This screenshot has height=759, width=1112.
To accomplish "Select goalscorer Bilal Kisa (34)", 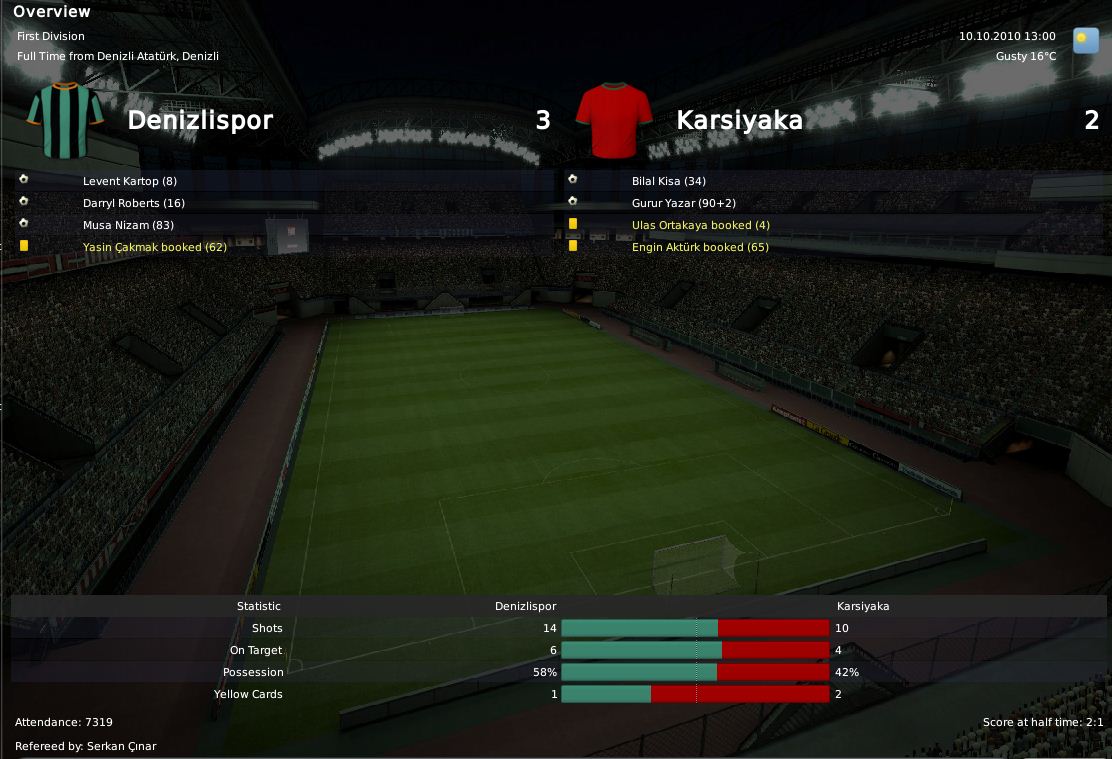I will [x=669, y=181].
